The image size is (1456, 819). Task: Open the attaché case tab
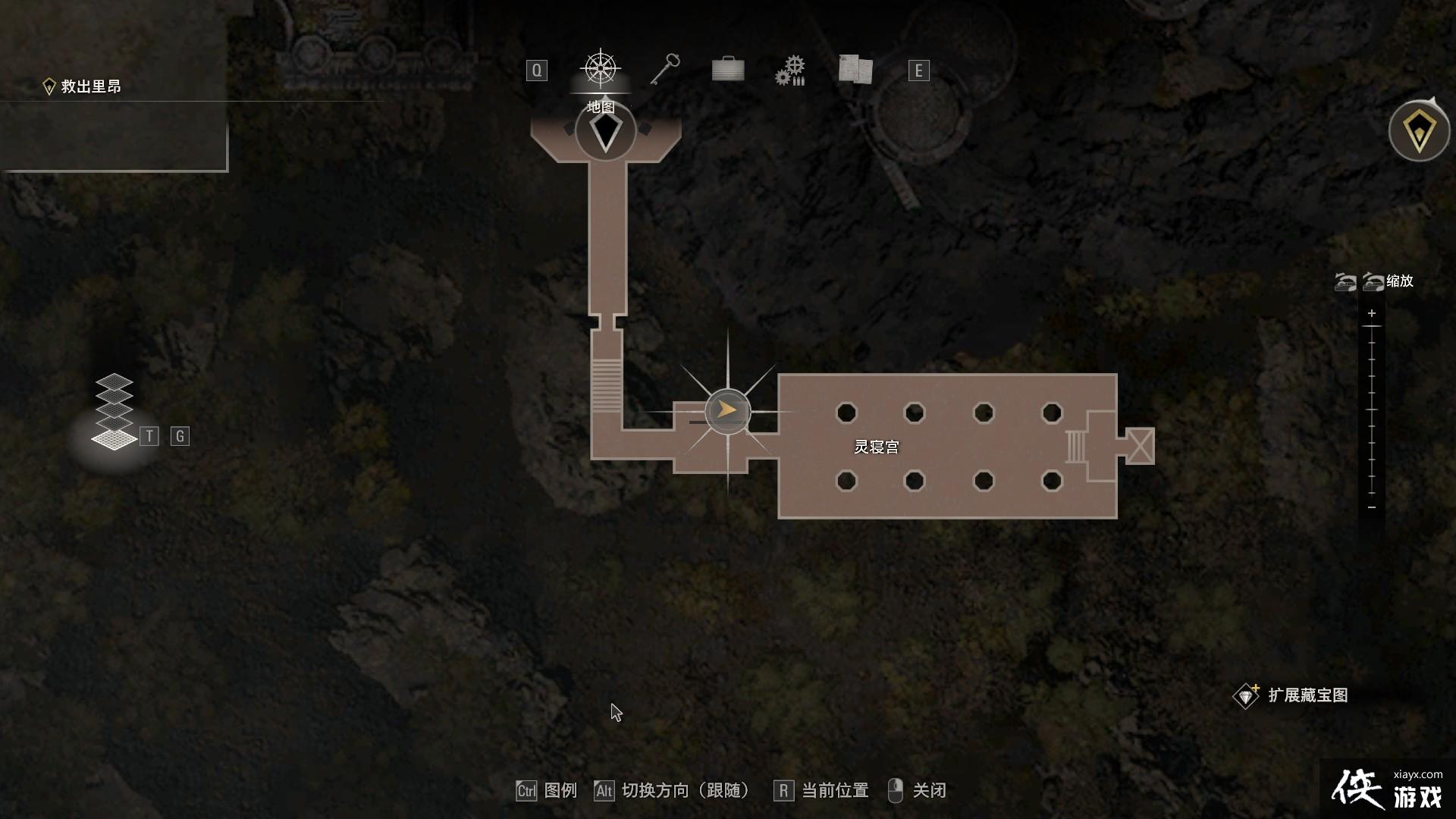[728, 70]
